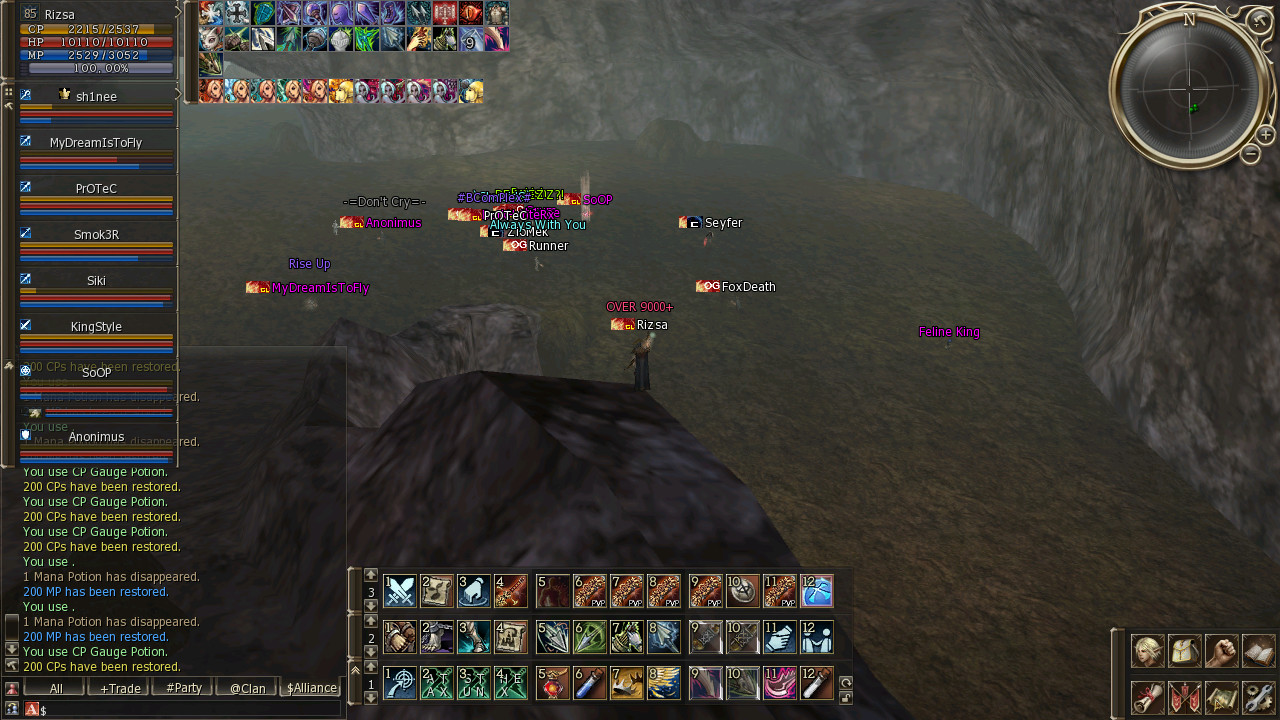The image size is (1280, 720).
Task: Toggle the hotbar lock icon
Action: point(846,698)
